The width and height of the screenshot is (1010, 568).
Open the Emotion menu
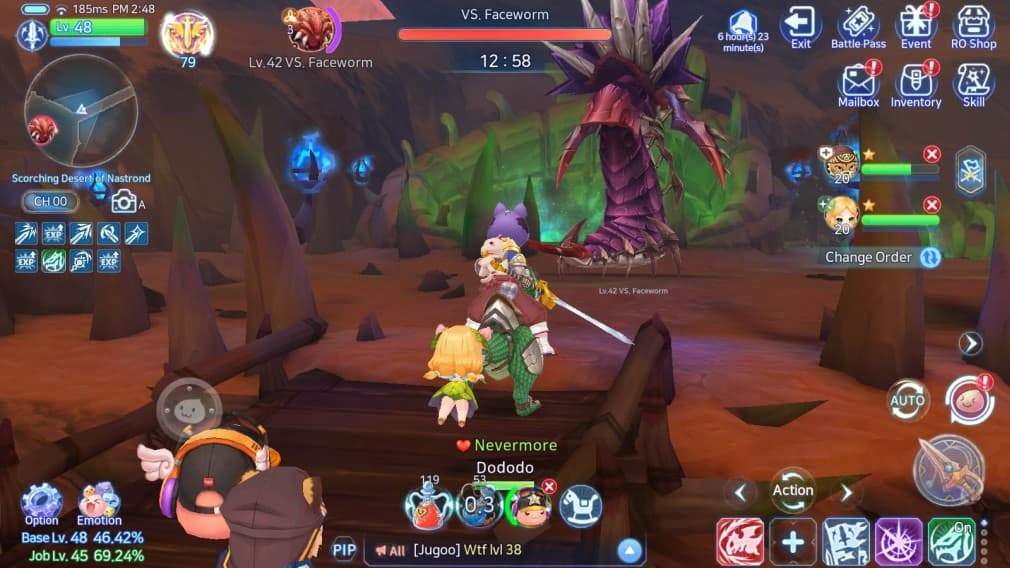click(99, 502)
